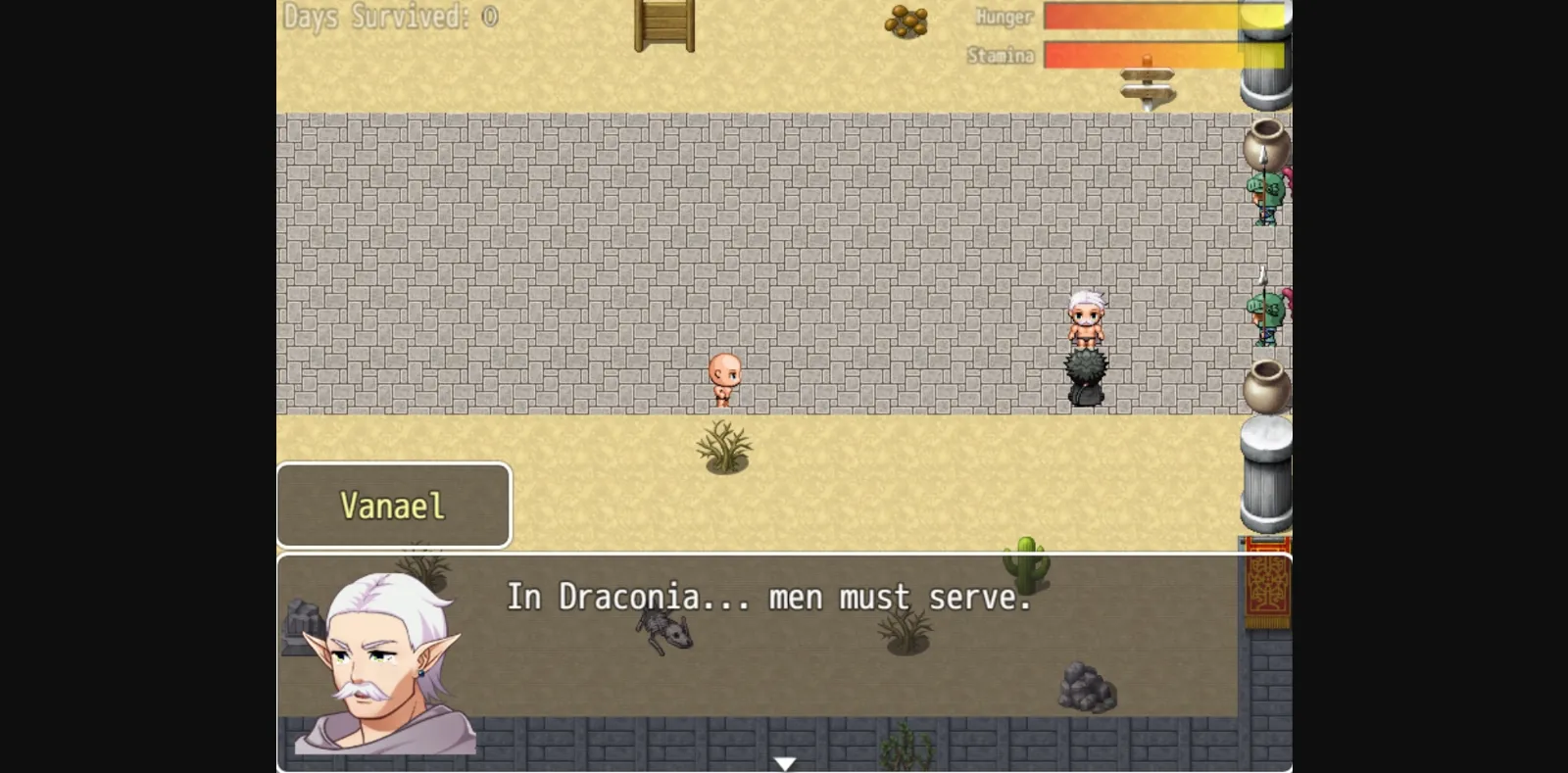Click the wooden ladder tile
1568x773 pixels.
665,22
